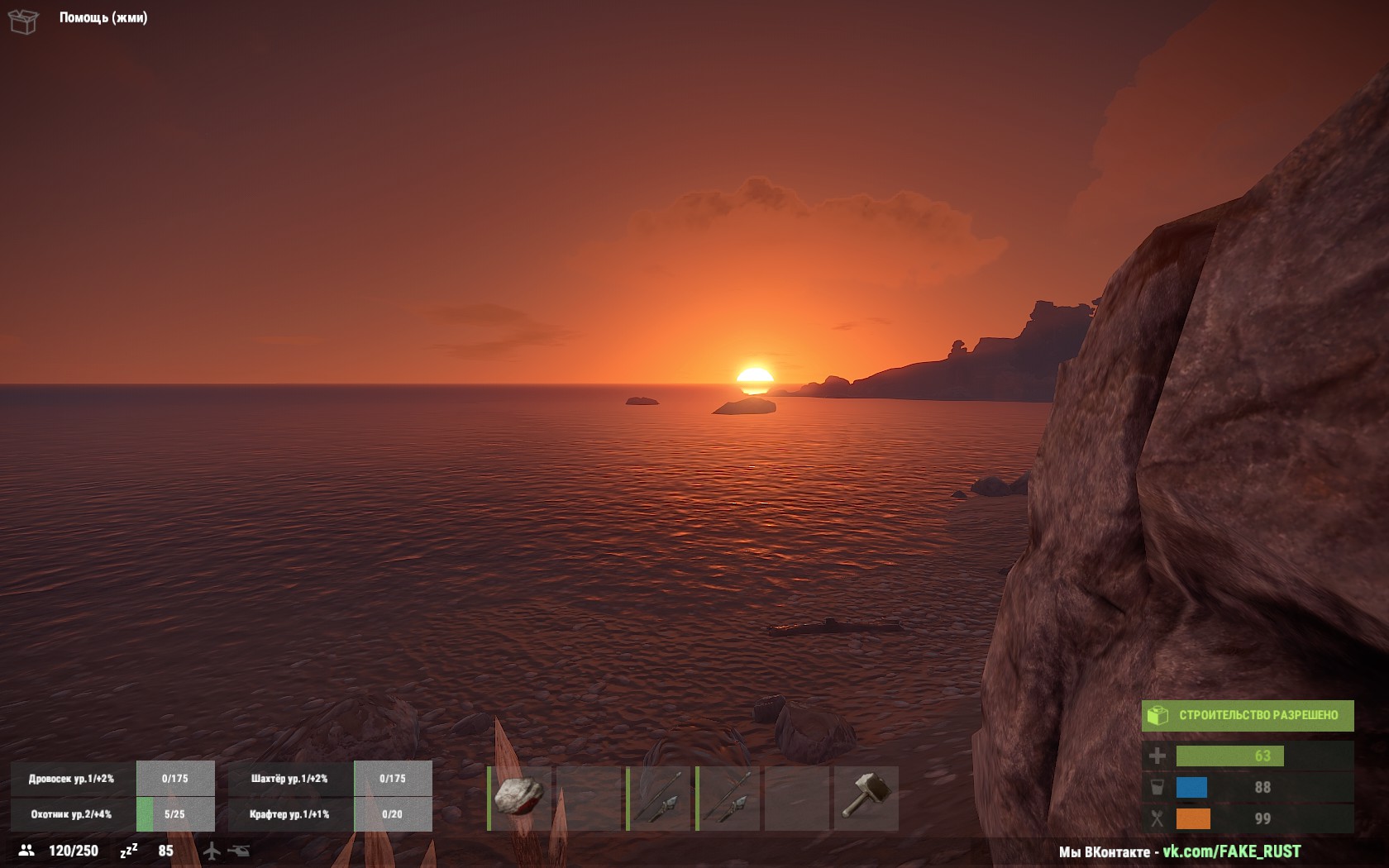This screenshot has width=1389, height=868.
Task: Click the players online icon showing 120/250
Action: point(26,850)
